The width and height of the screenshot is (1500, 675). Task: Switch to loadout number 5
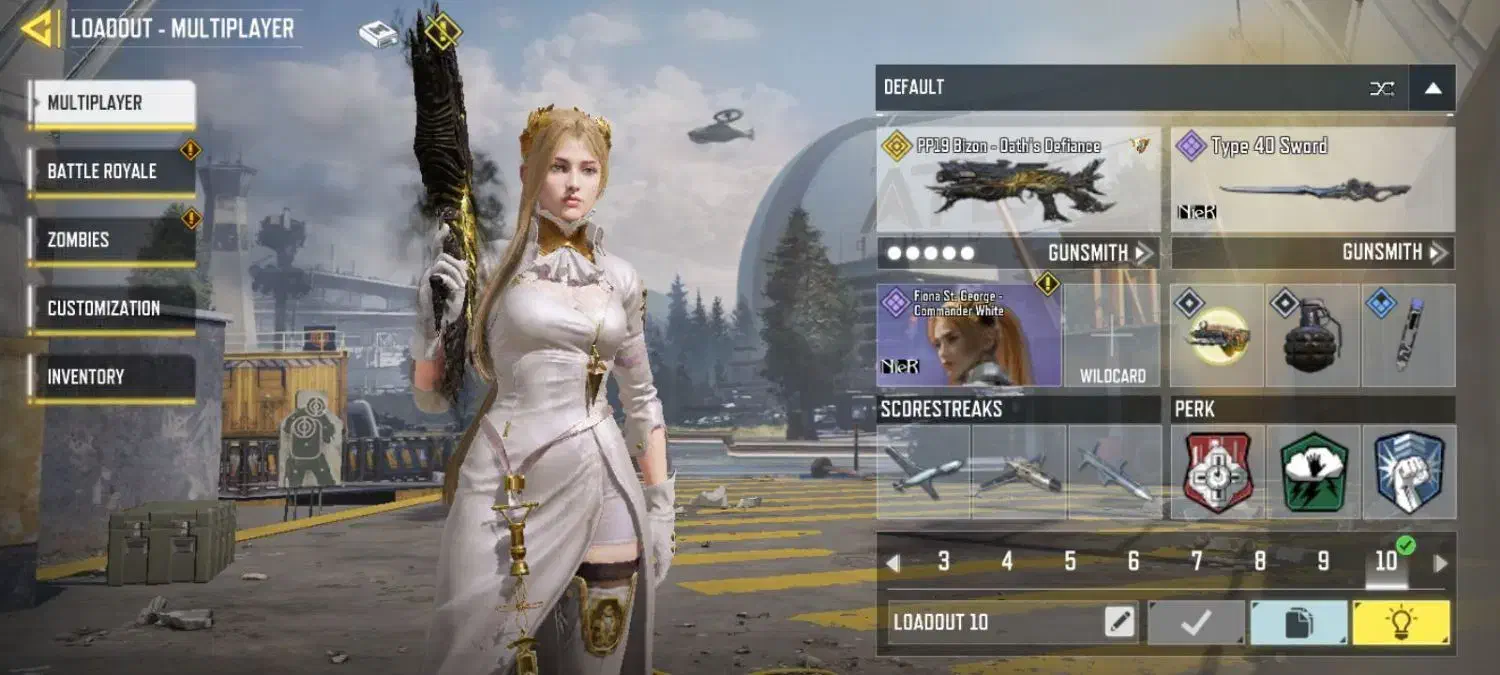tap(1070, 562)
